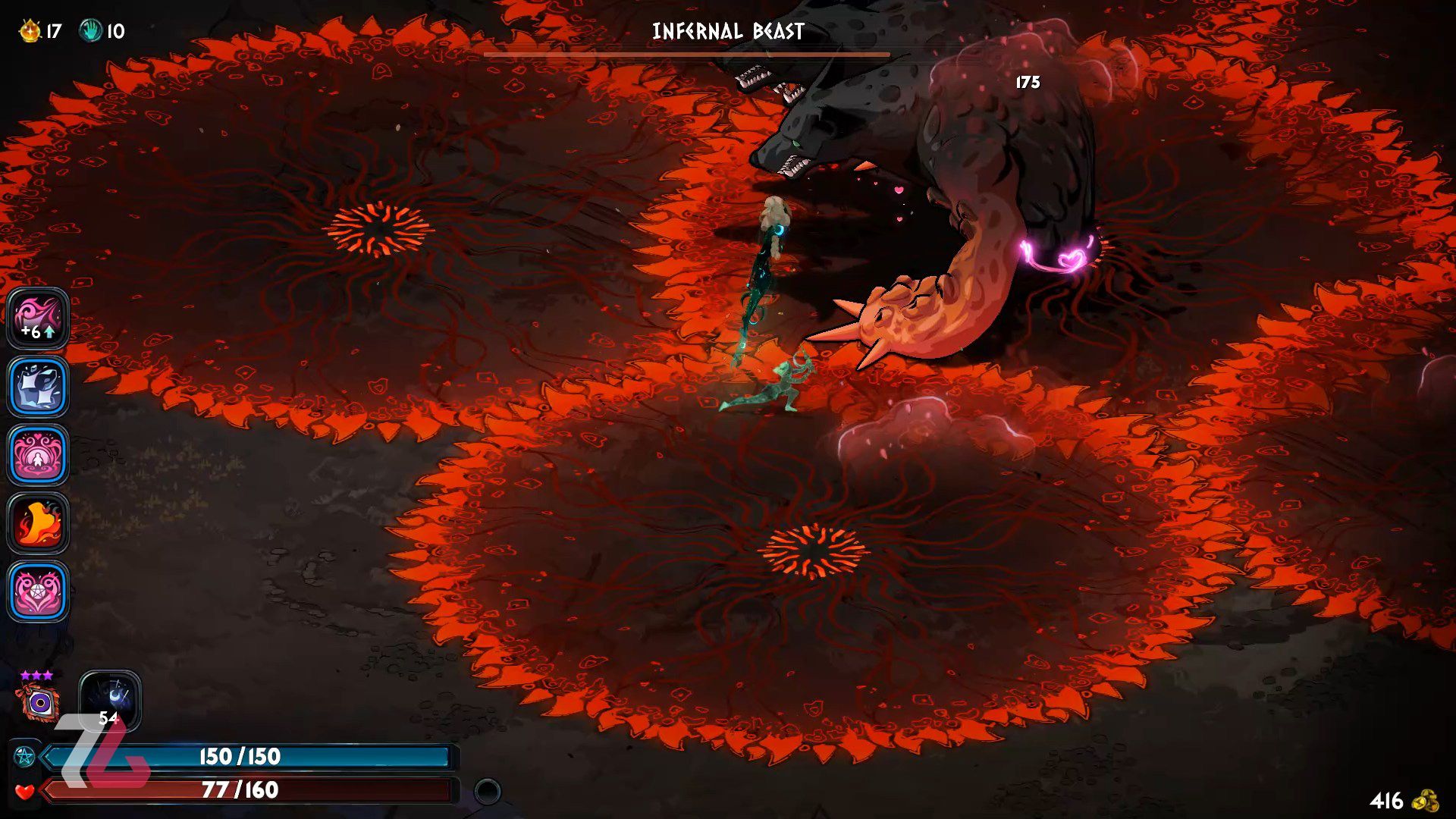Select the pink swirl boon showing +6
Screen dimensions: 1456x819
[x=38, y=318]
